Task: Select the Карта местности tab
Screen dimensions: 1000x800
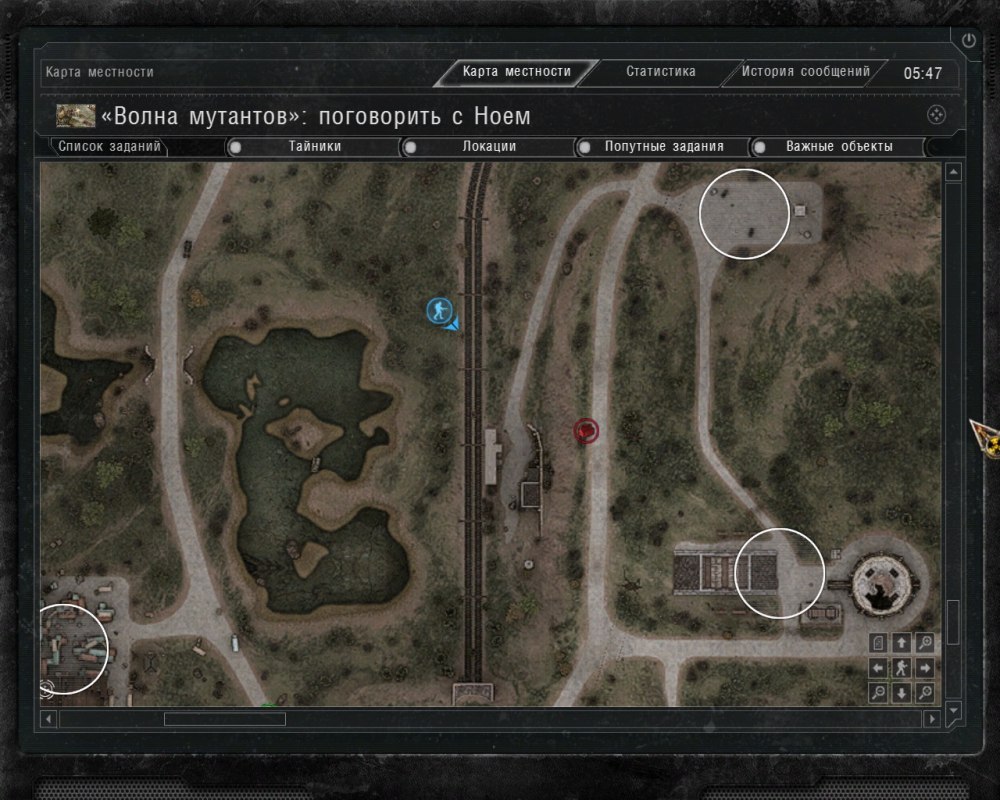Action: (517, 72)
